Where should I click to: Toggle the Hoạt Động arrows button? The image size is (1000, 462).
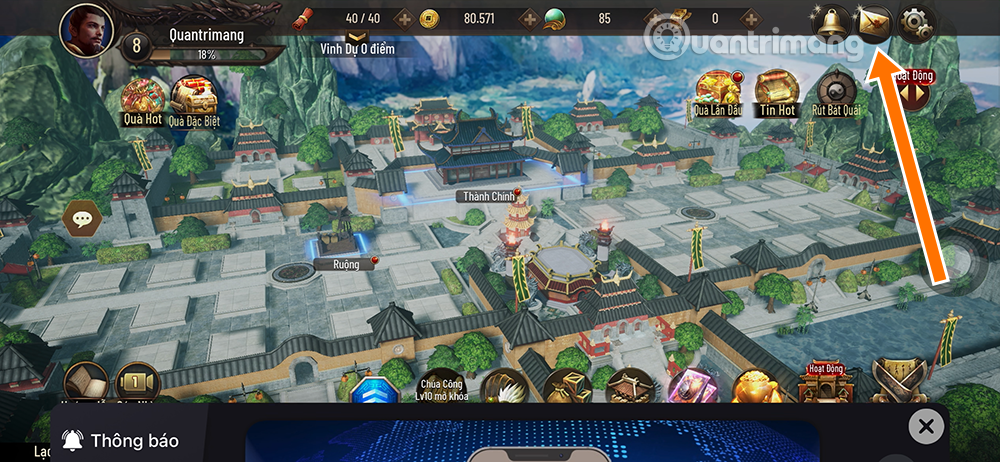pyautogui.click(x=912, y=92)
